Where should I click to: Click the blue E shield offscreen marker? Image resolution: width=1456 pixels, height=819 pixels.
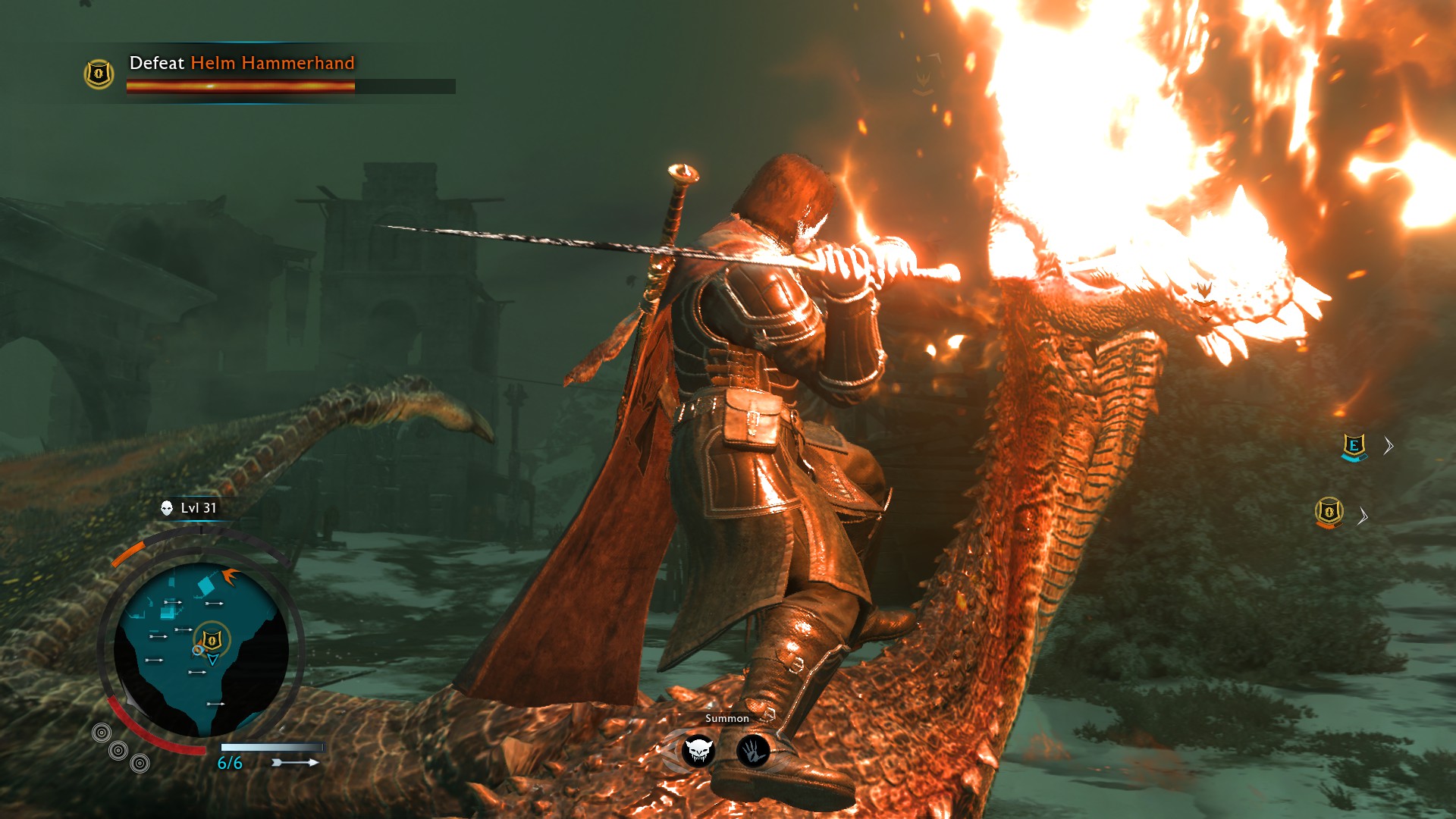(1354, 446)
